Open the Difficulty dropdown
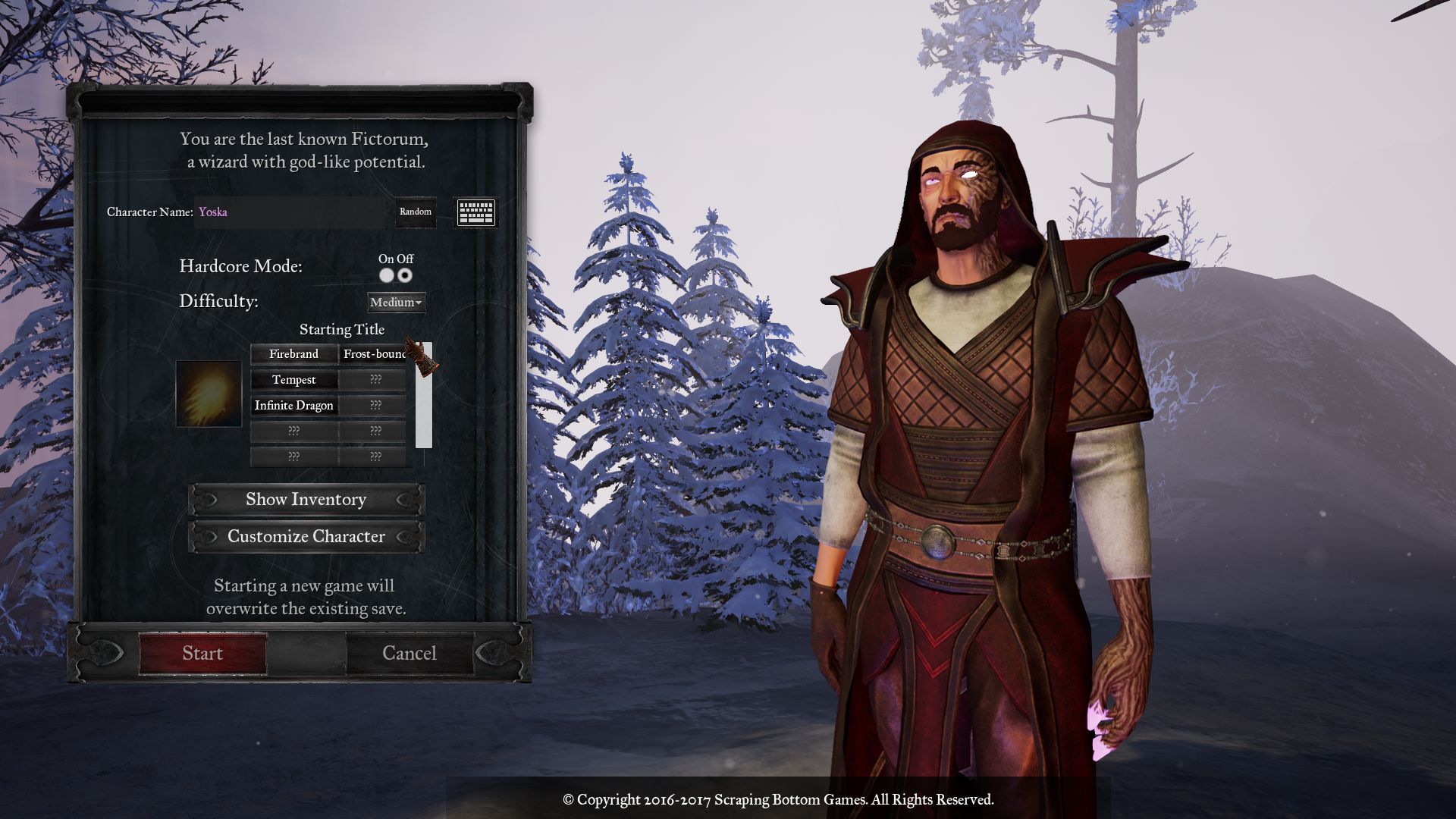Screen dimensions: 1456x819 click(x=396, y=303)
